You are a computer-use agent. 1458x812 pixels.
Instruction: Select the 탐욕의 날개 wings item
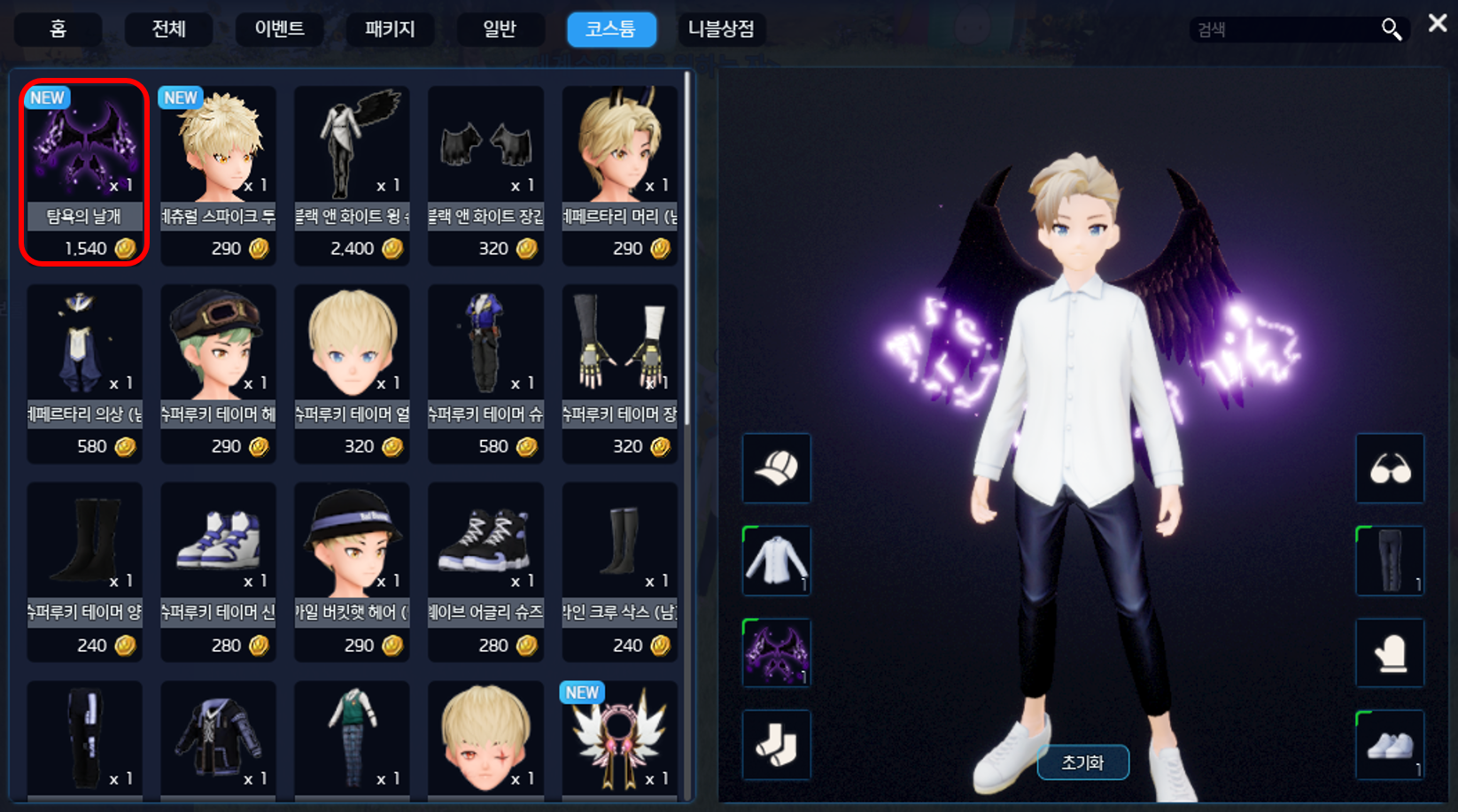pos(84,173)
